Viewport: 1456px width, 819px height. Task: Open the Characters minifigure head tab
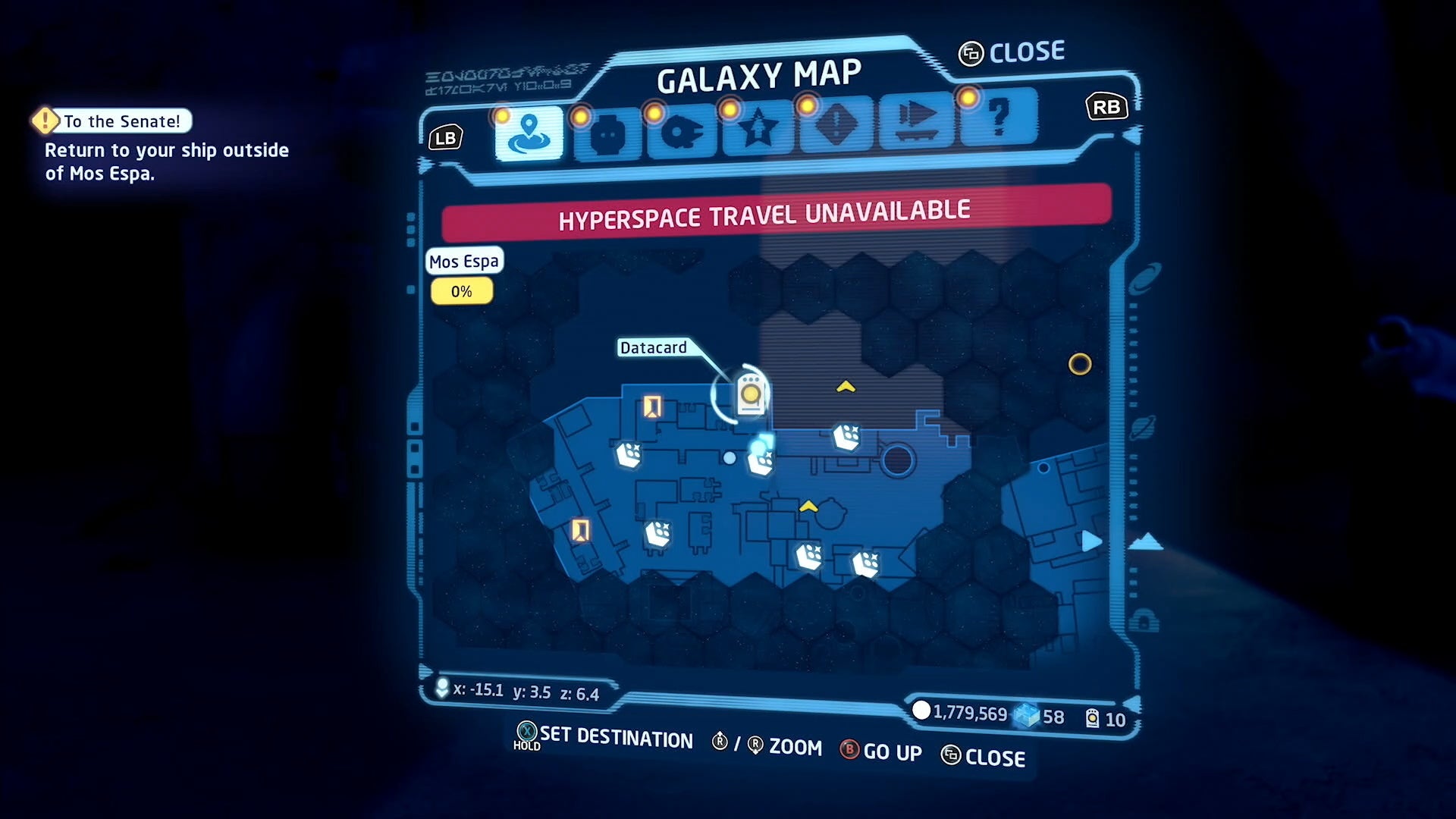click(606, 129)
